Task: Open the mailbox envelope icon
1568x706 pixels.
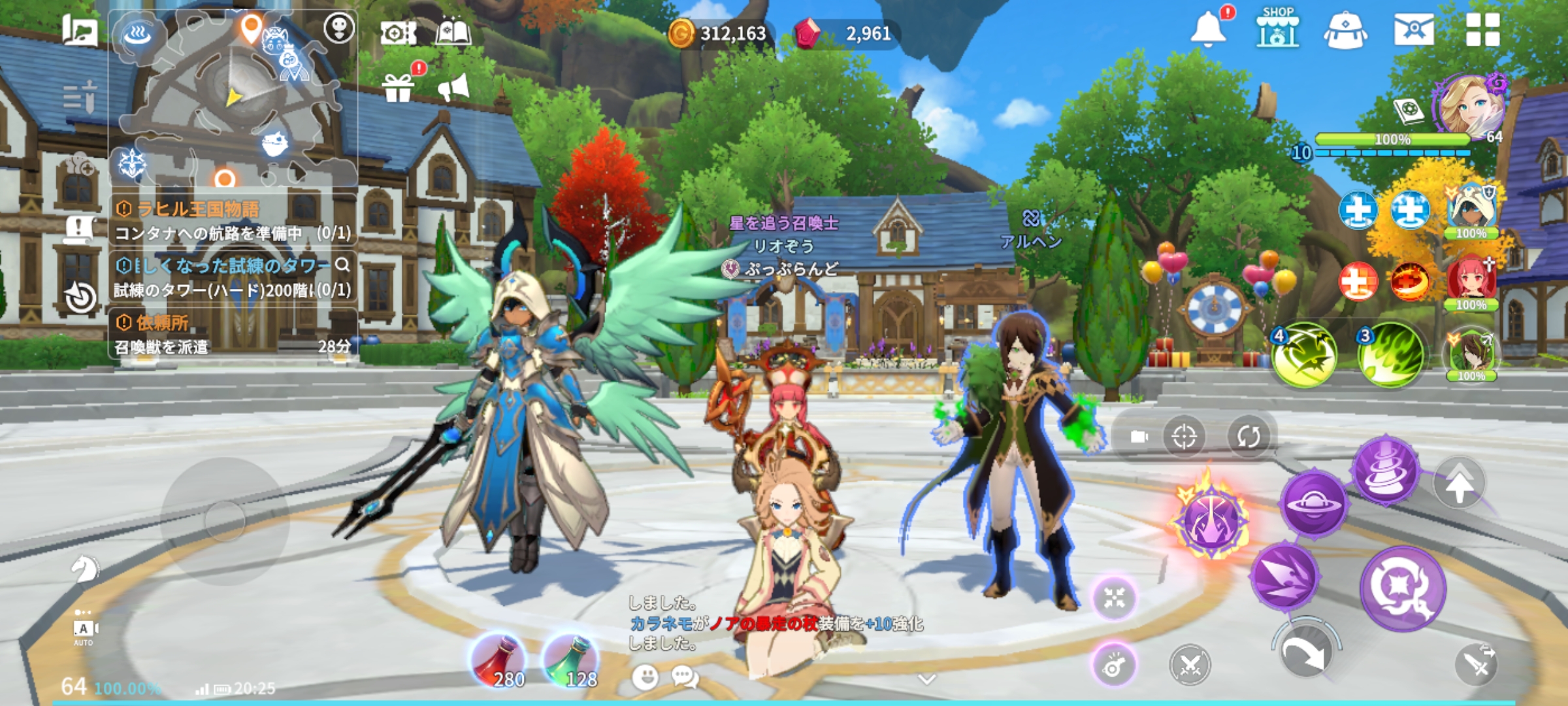Action: 1413,30
